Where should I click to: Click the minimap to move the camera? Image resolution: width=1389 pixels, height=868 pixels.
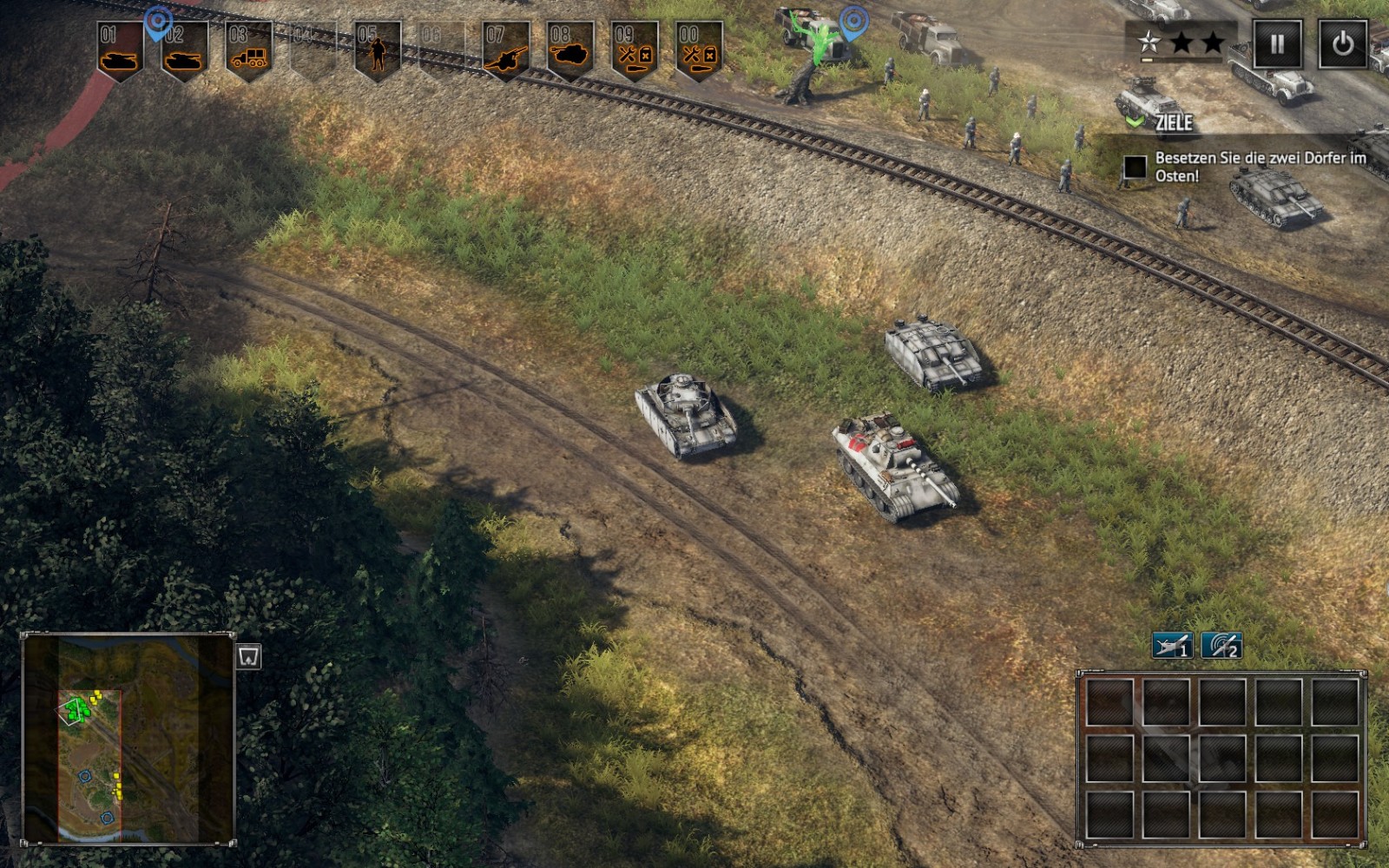pyautogui.click(x=128, y=738)
